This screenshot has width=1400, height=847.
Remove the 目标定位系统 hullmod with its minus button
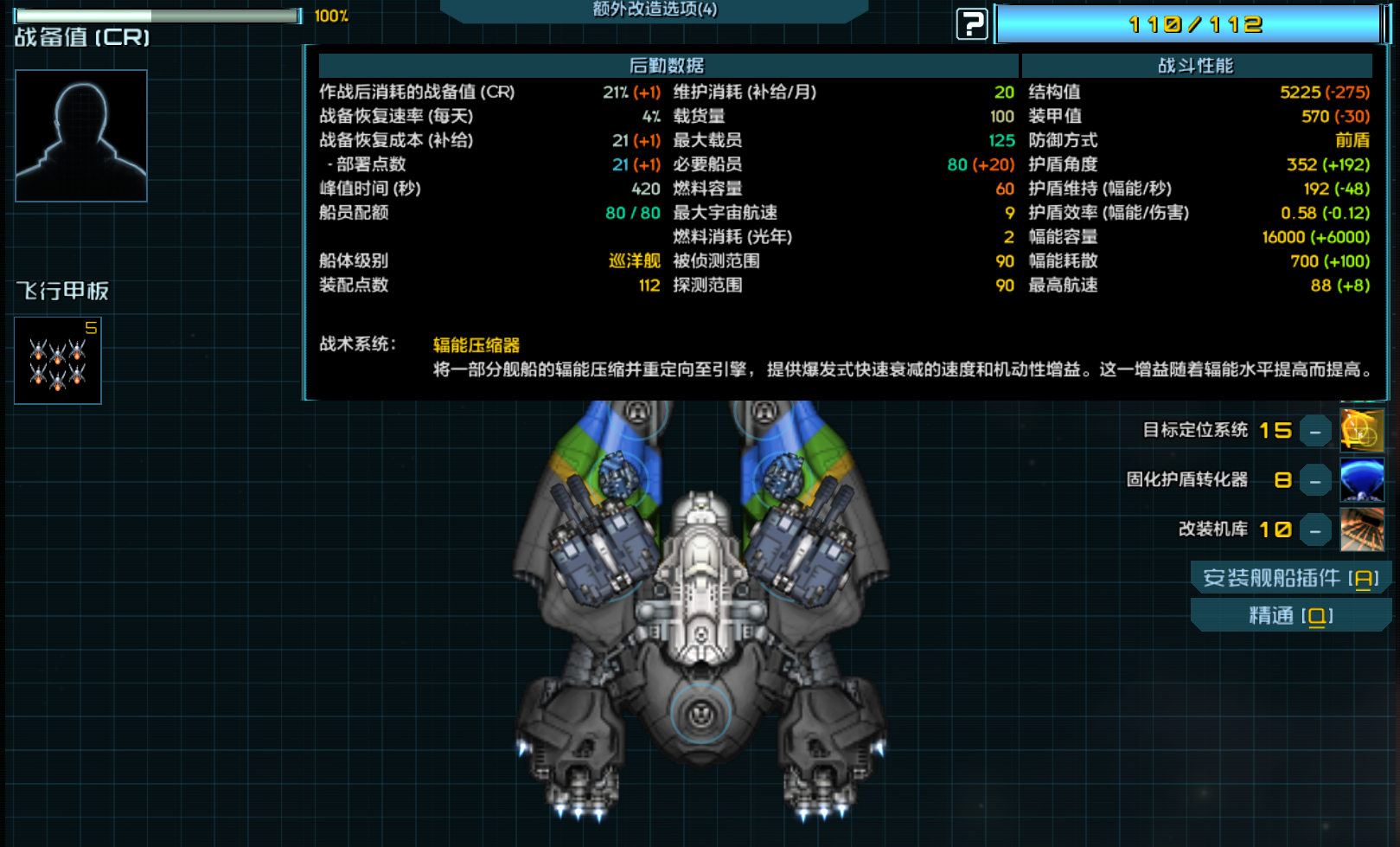coord(1315,431)
